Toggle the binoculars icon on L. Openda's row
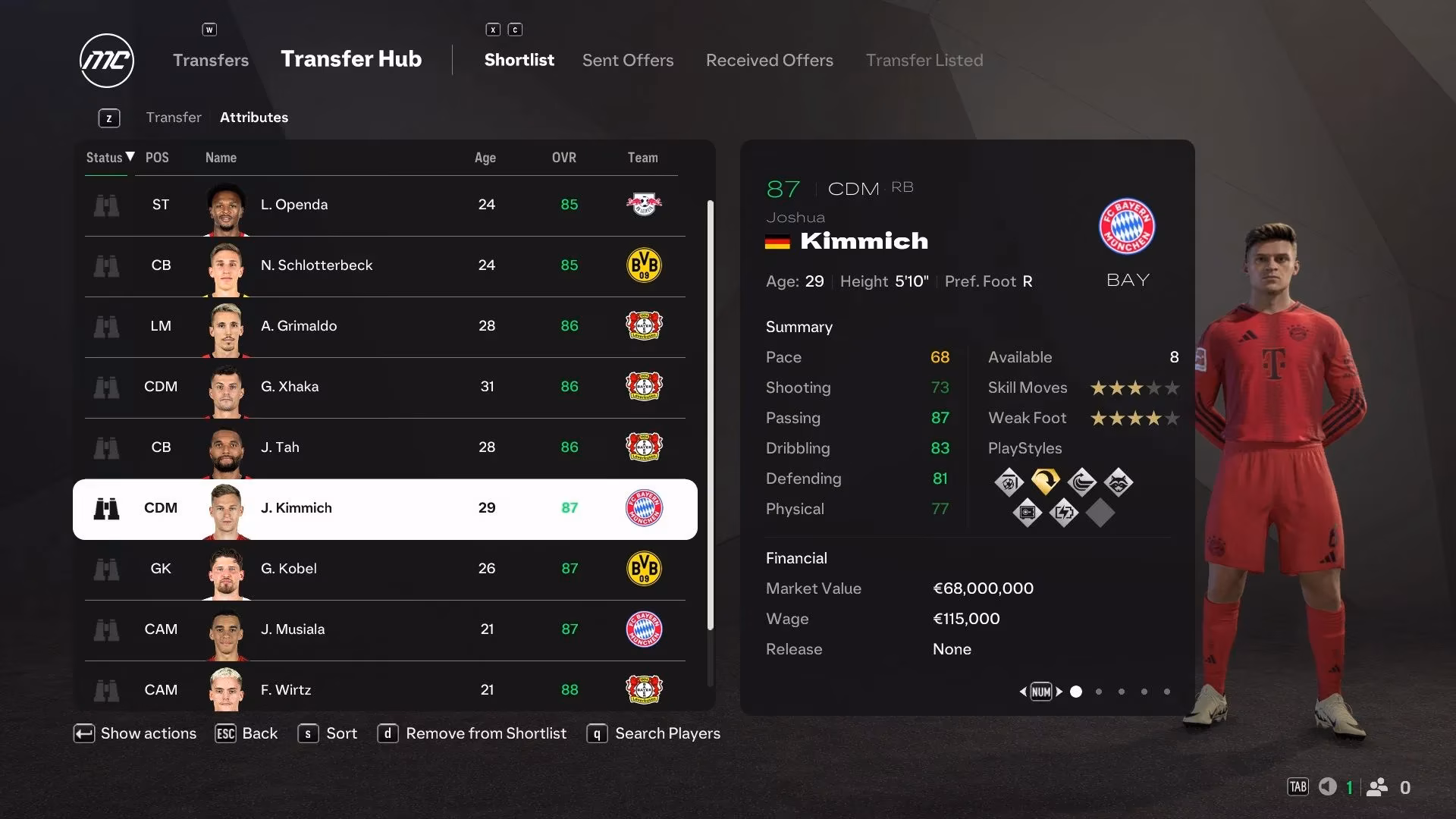The image size is (1456, 819). point(107,204)
